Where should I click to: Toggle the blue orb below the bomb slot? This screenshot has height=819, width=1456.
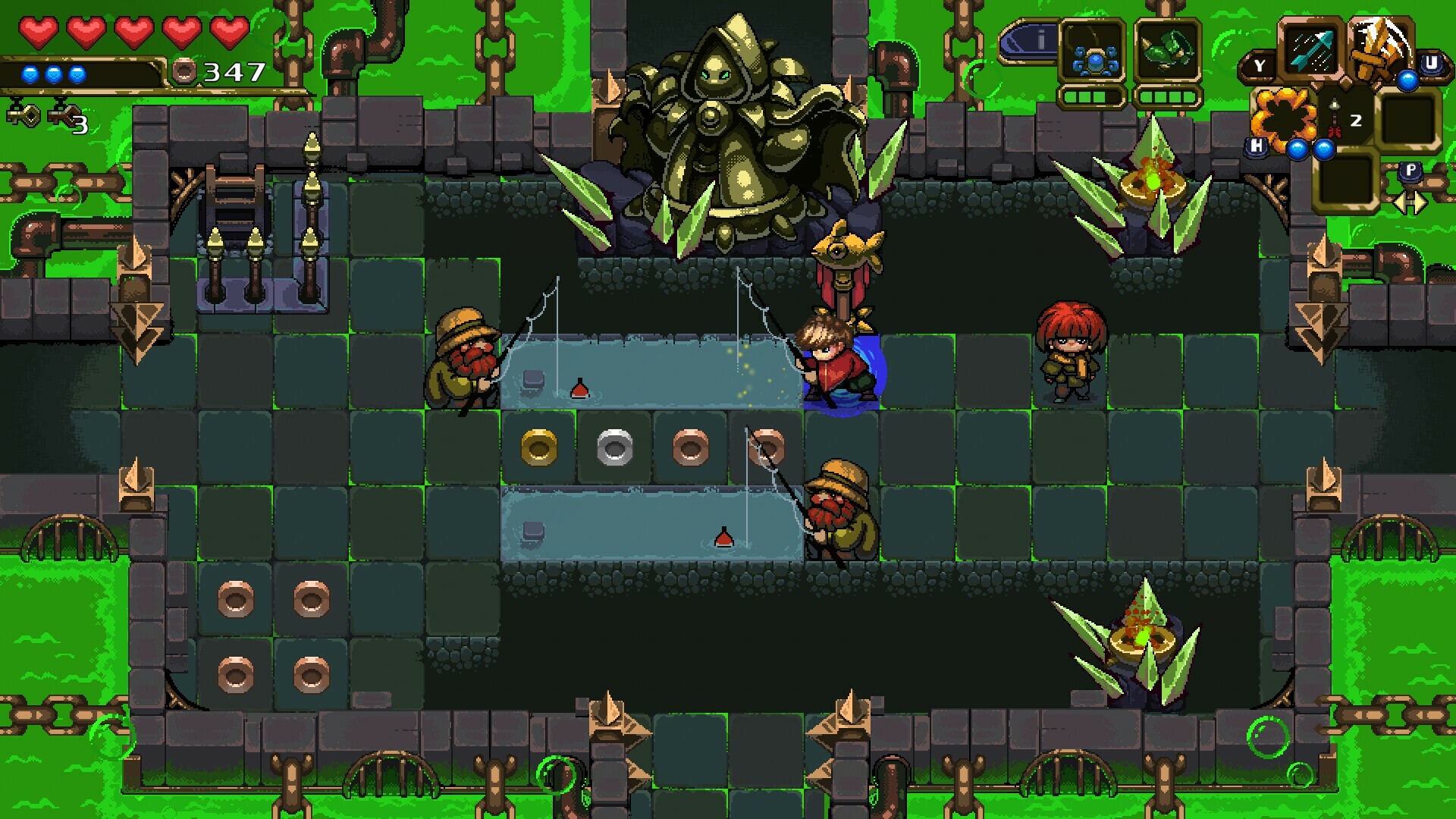click(1298, 149)
